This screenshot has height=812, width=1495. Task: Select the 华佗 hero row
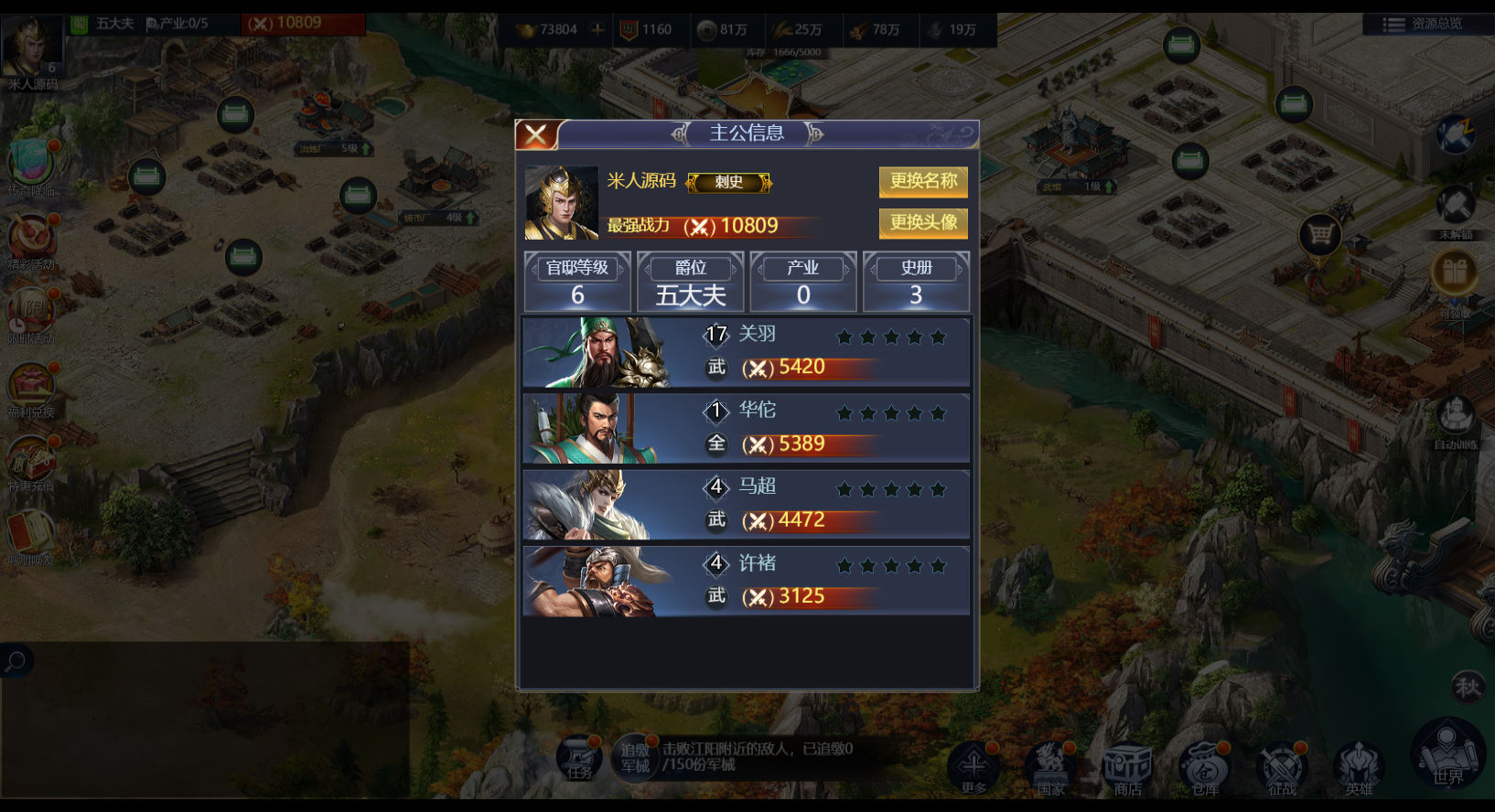pos(746,428)
